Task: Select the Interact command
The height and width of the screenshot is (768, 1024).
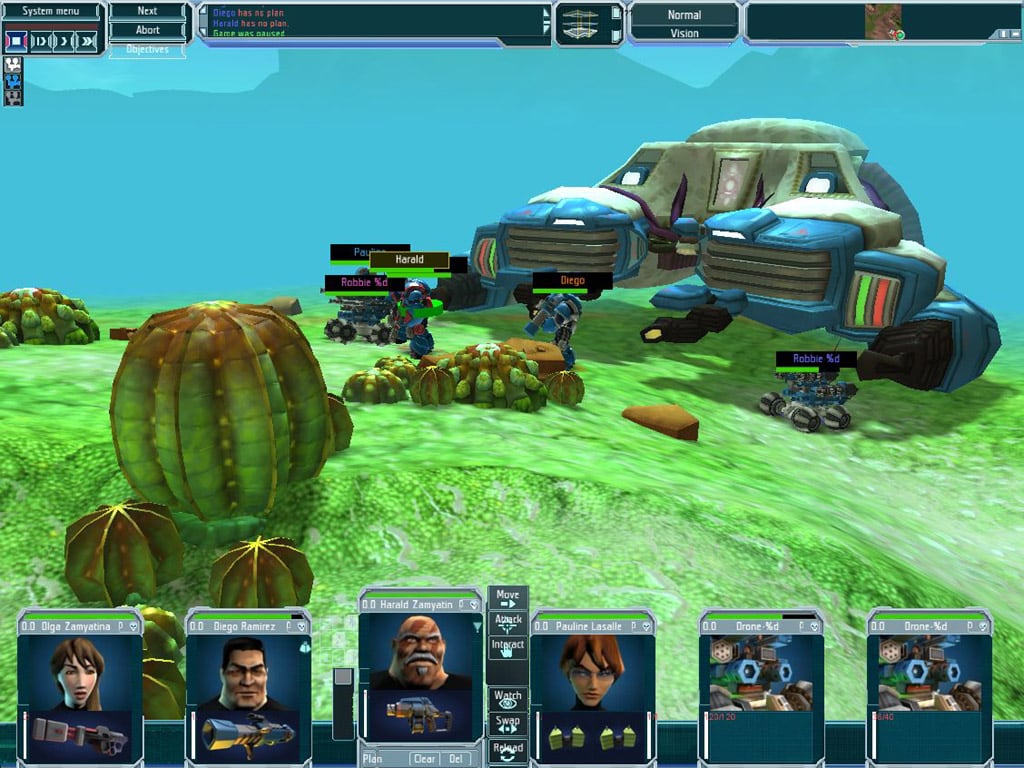Action: click(508, 647)
